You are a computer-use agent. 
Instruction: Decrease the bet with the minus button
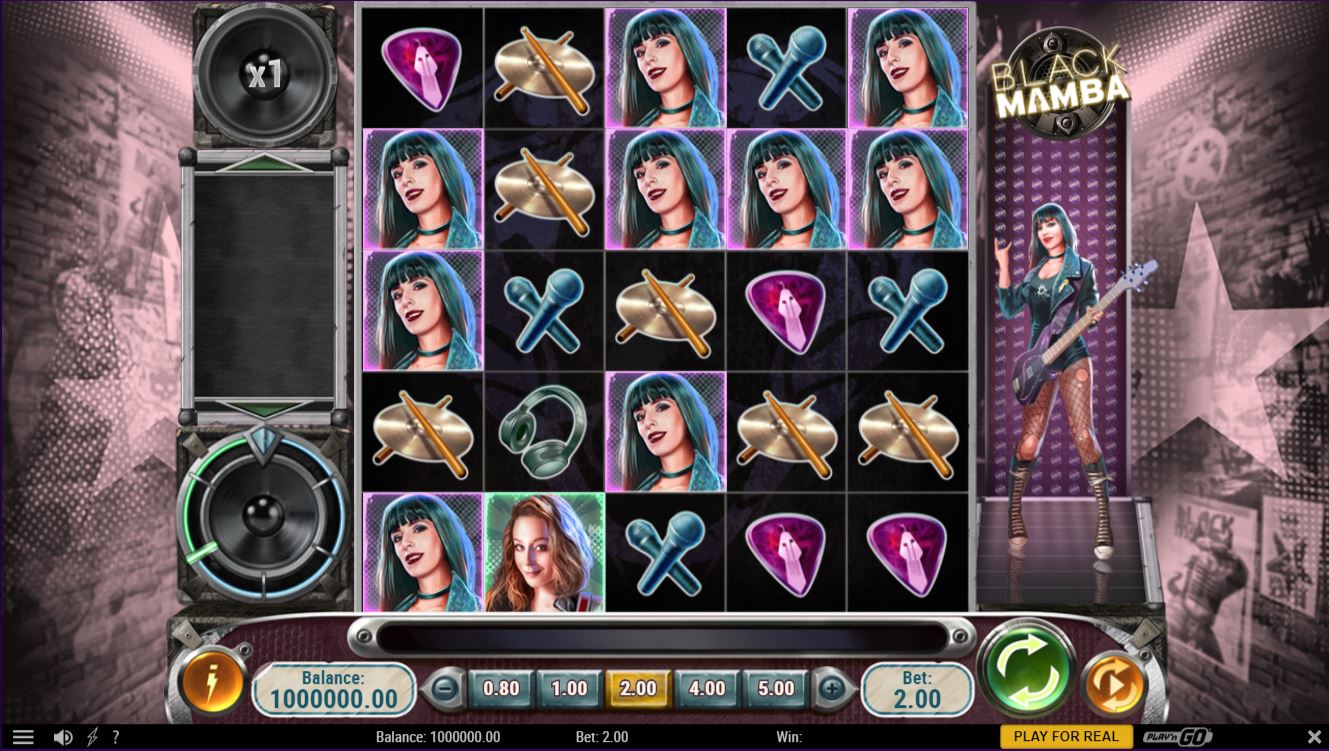(x=446, y=688)
